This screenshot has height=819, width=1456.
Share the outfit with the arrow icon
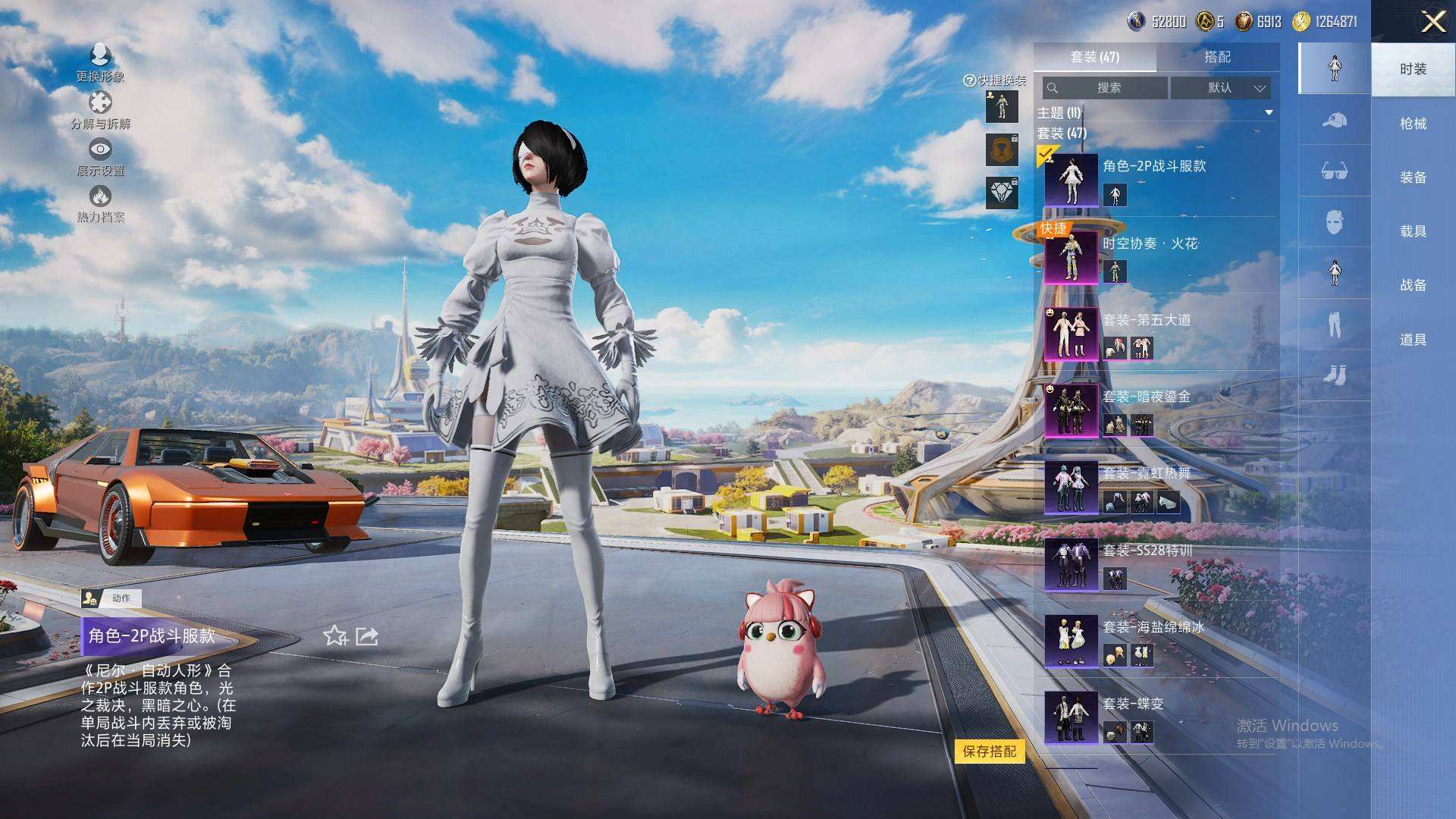(x=367, y=636)
